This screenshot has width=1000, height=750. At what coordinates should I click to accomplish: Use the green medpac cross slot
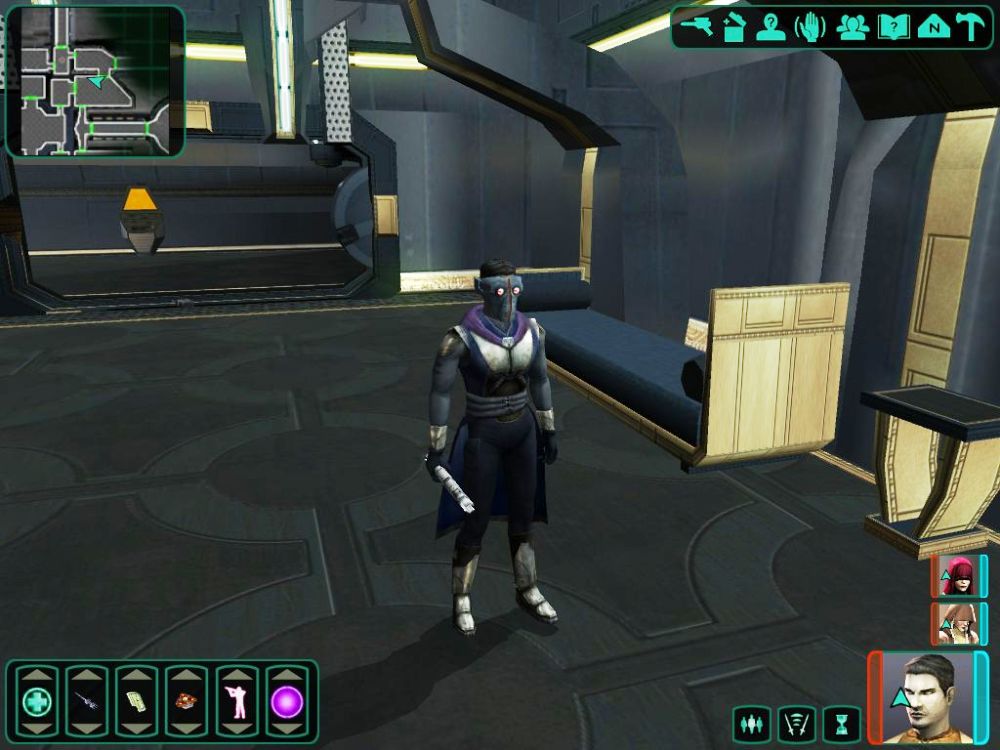coord(37,702)
